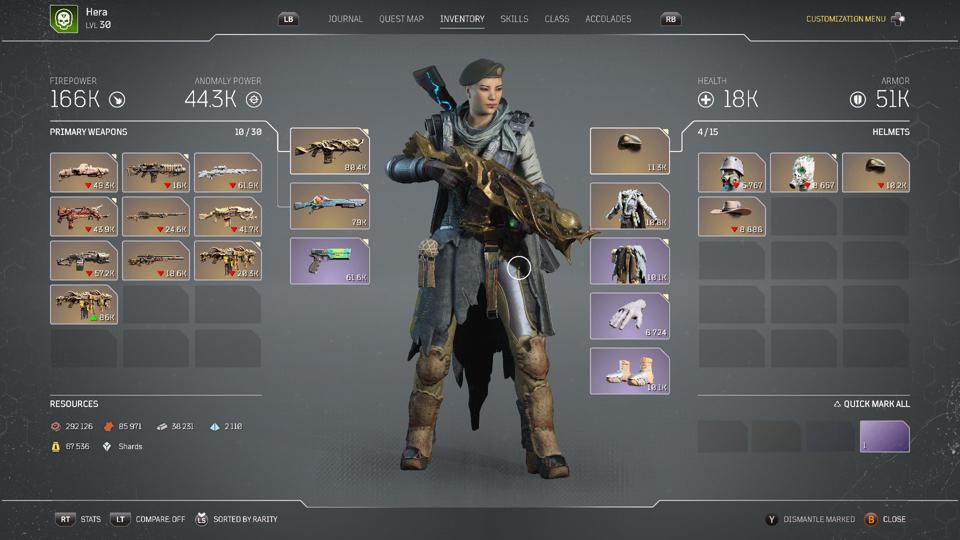Select the equipped 79K secondary weapon
Image resolution: width=960 pixels, height=540 pixels.
(330, 206)
